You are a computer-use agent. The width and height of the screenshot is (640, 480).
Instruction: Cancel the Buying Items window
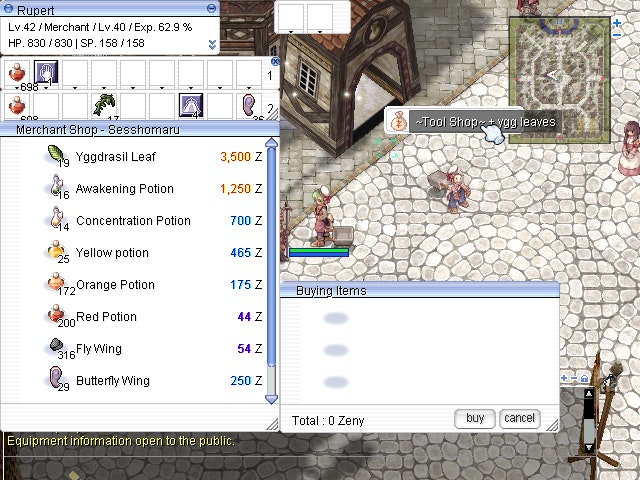coord(519,419)
